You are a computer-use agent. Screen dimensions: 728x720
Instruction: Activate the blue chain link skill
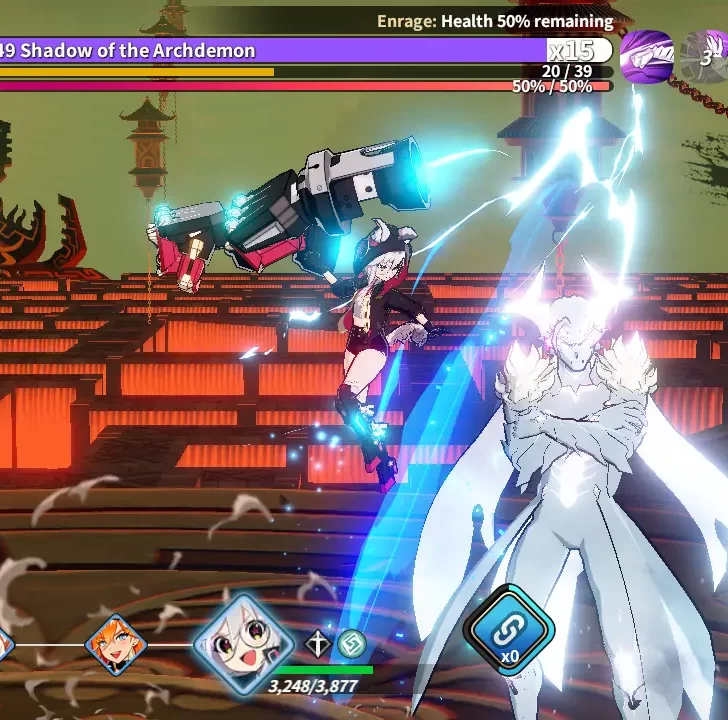509,630
